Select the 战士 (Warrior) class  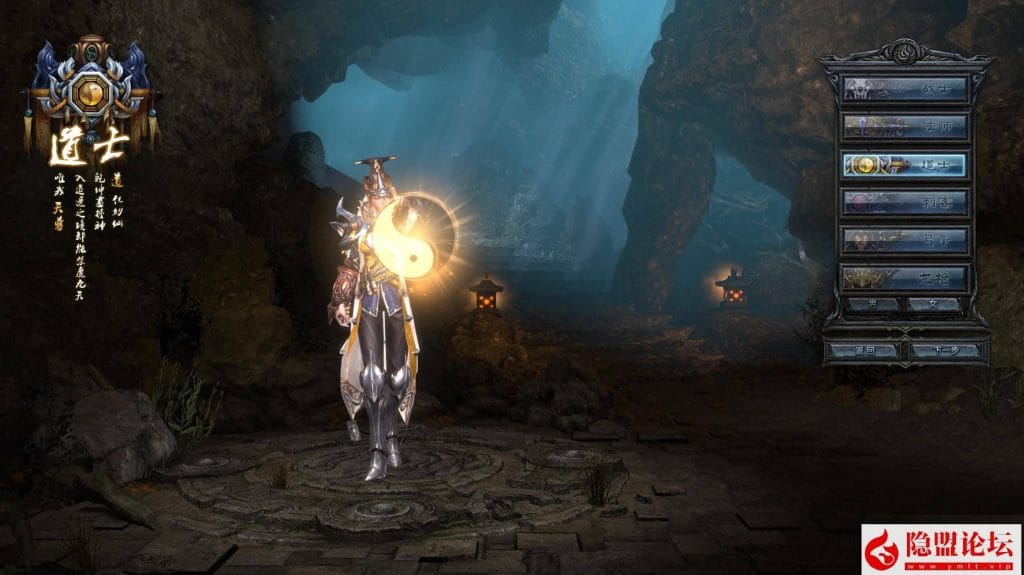[905, 89]
